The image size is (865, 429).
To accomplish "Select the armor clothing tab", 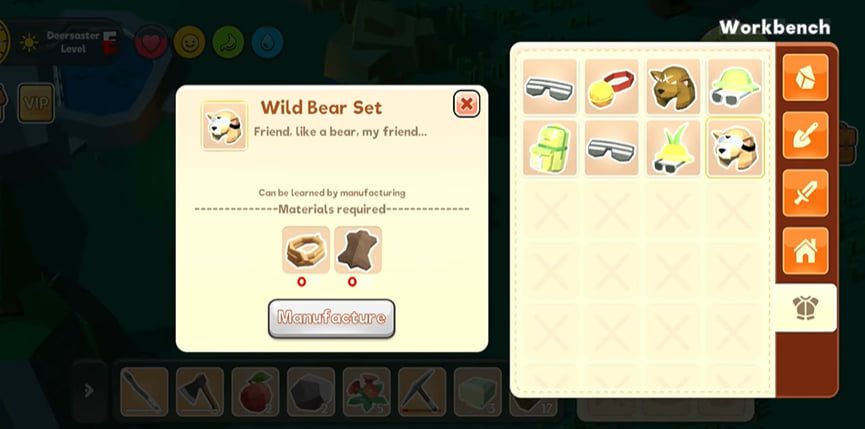I will (x=805, y=308).
